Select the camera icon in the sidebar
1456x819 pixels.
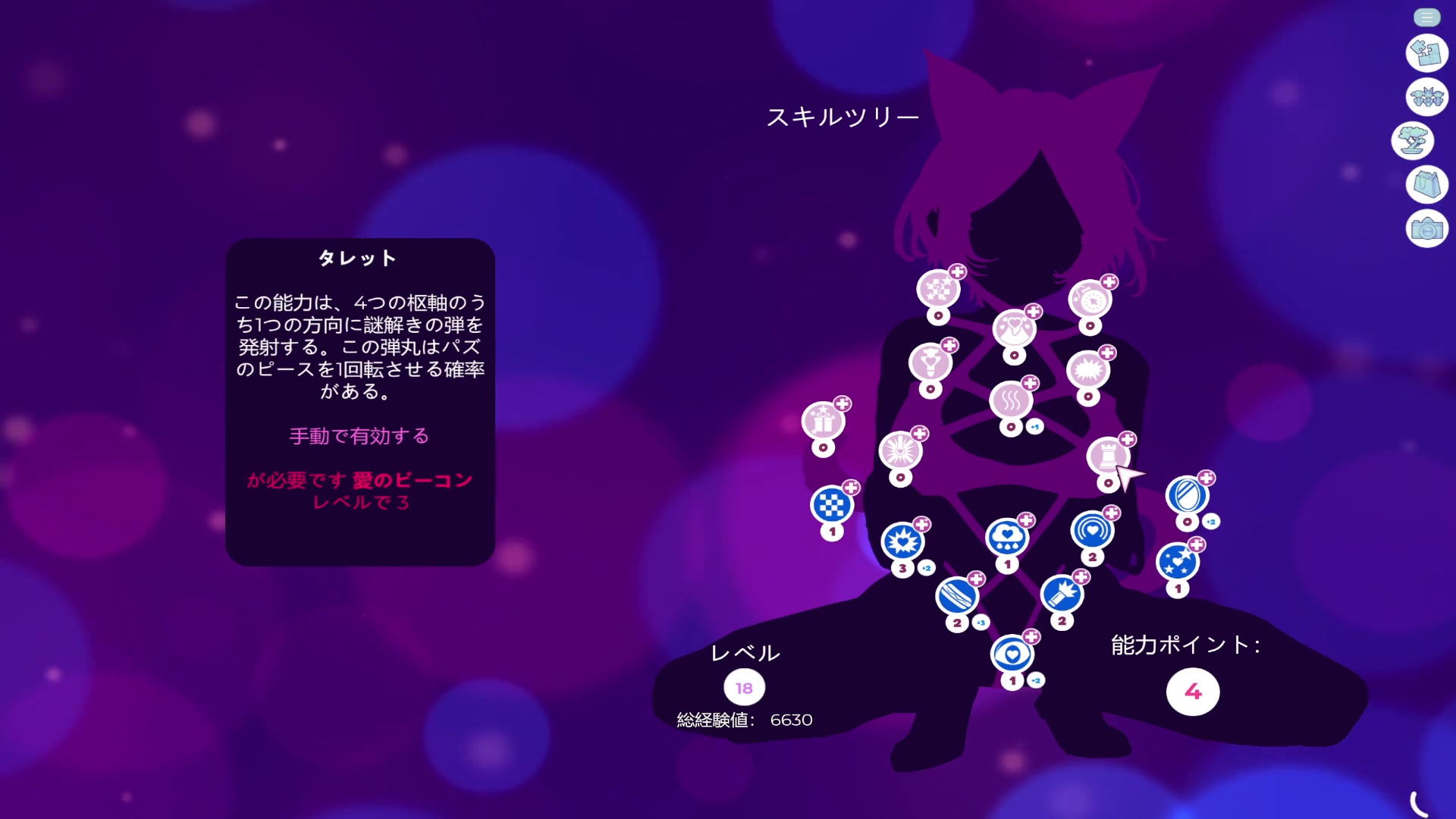pos(1426,228)
